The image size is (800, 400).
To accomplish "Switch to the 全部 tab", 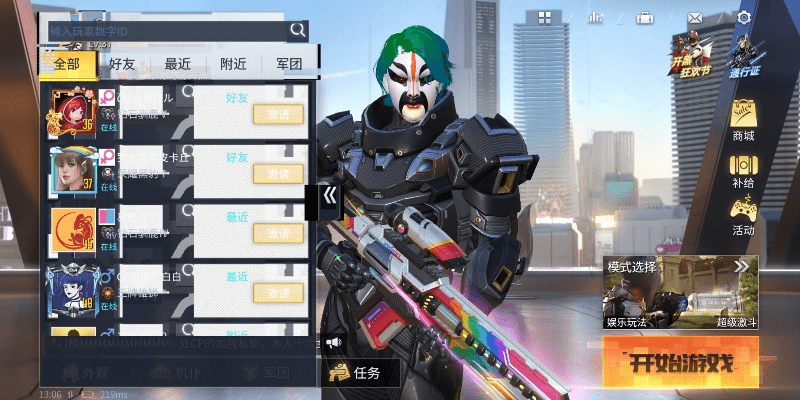I will (x=68, y=64).
